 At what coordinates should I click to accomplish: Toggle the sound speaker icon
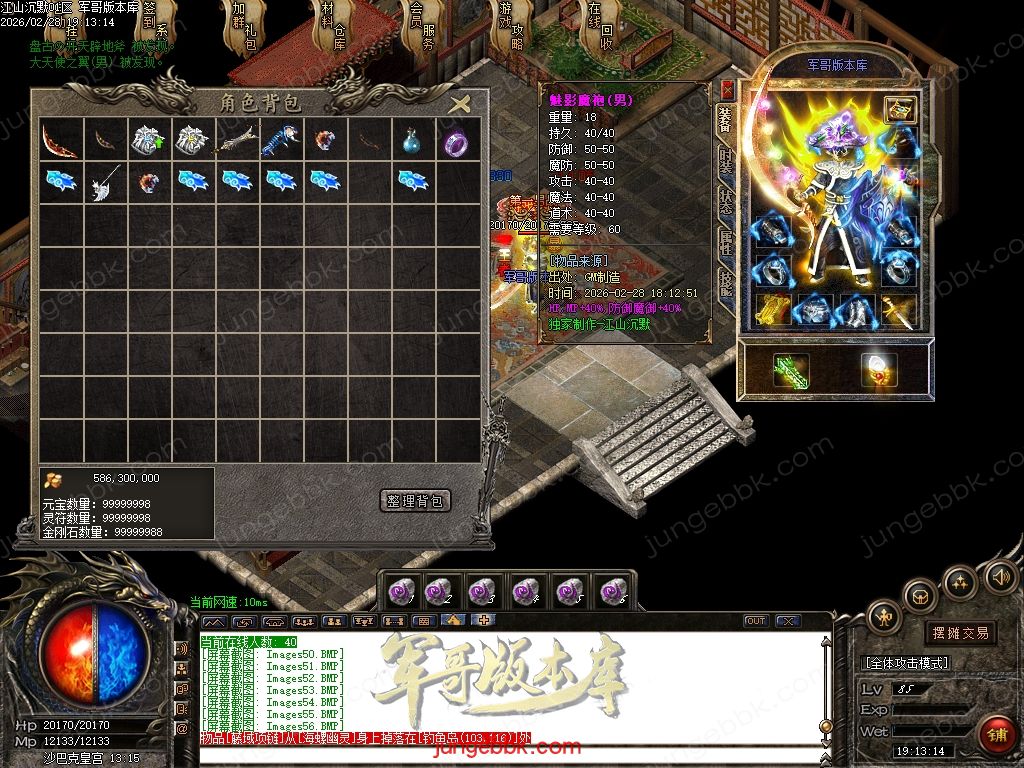click(x=1001, y=576)
